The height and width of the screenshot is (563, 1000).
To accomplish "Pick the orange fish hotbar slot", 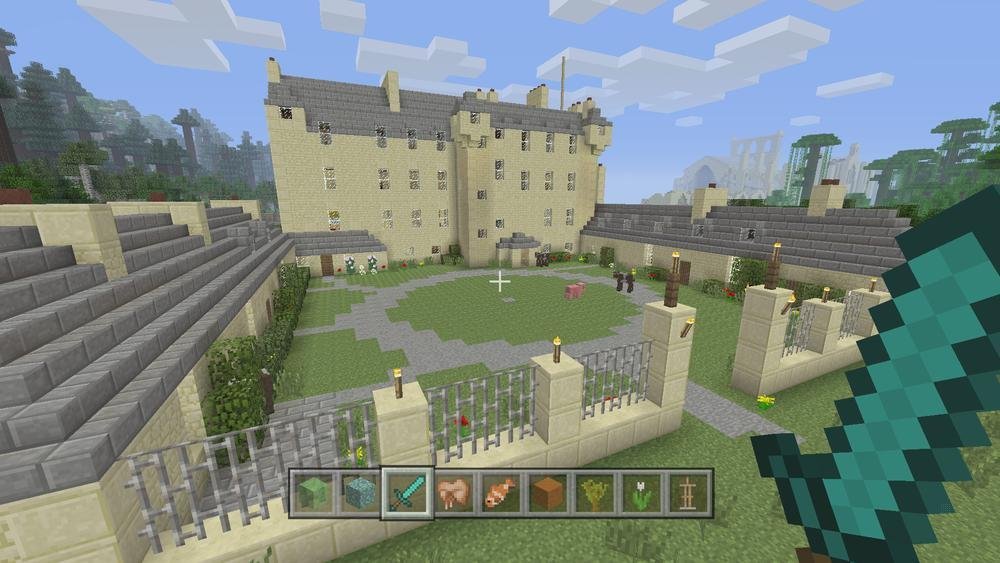I will tap(500, 492).
